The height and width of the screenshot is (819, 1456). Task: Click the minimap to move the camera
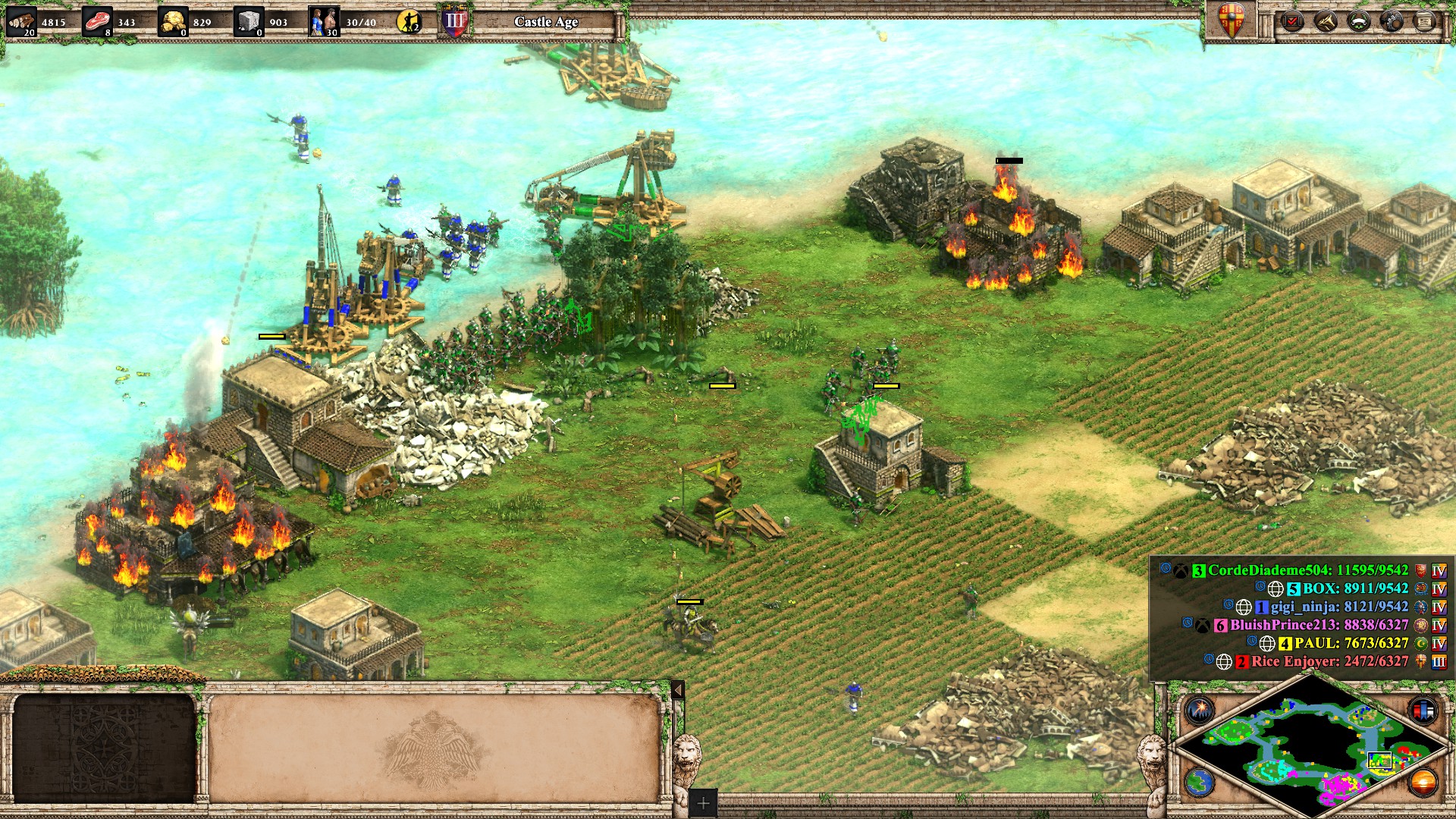click(x=1312, y=751)
